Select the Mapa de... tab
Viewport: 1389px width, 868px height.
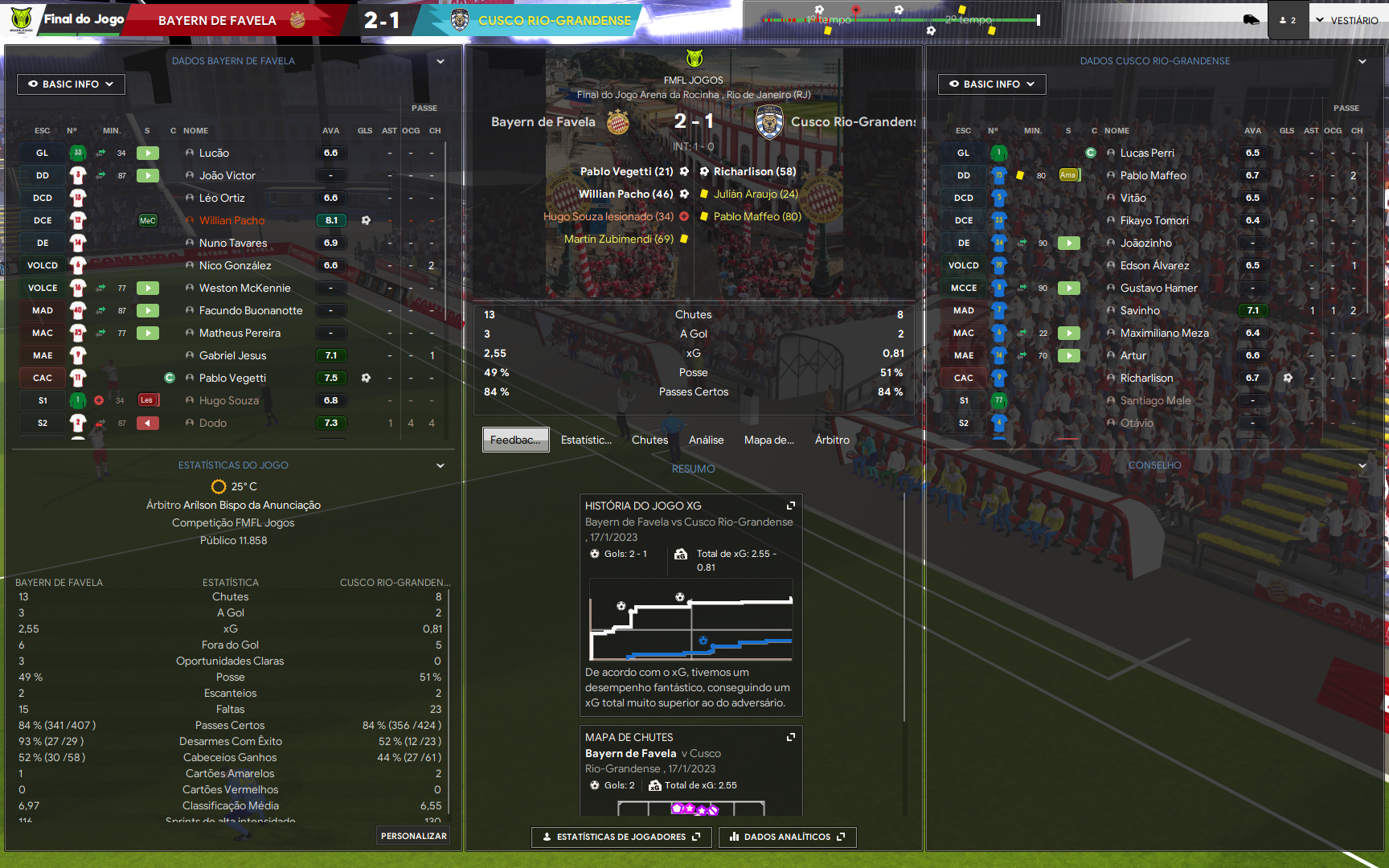pos(768,440)
